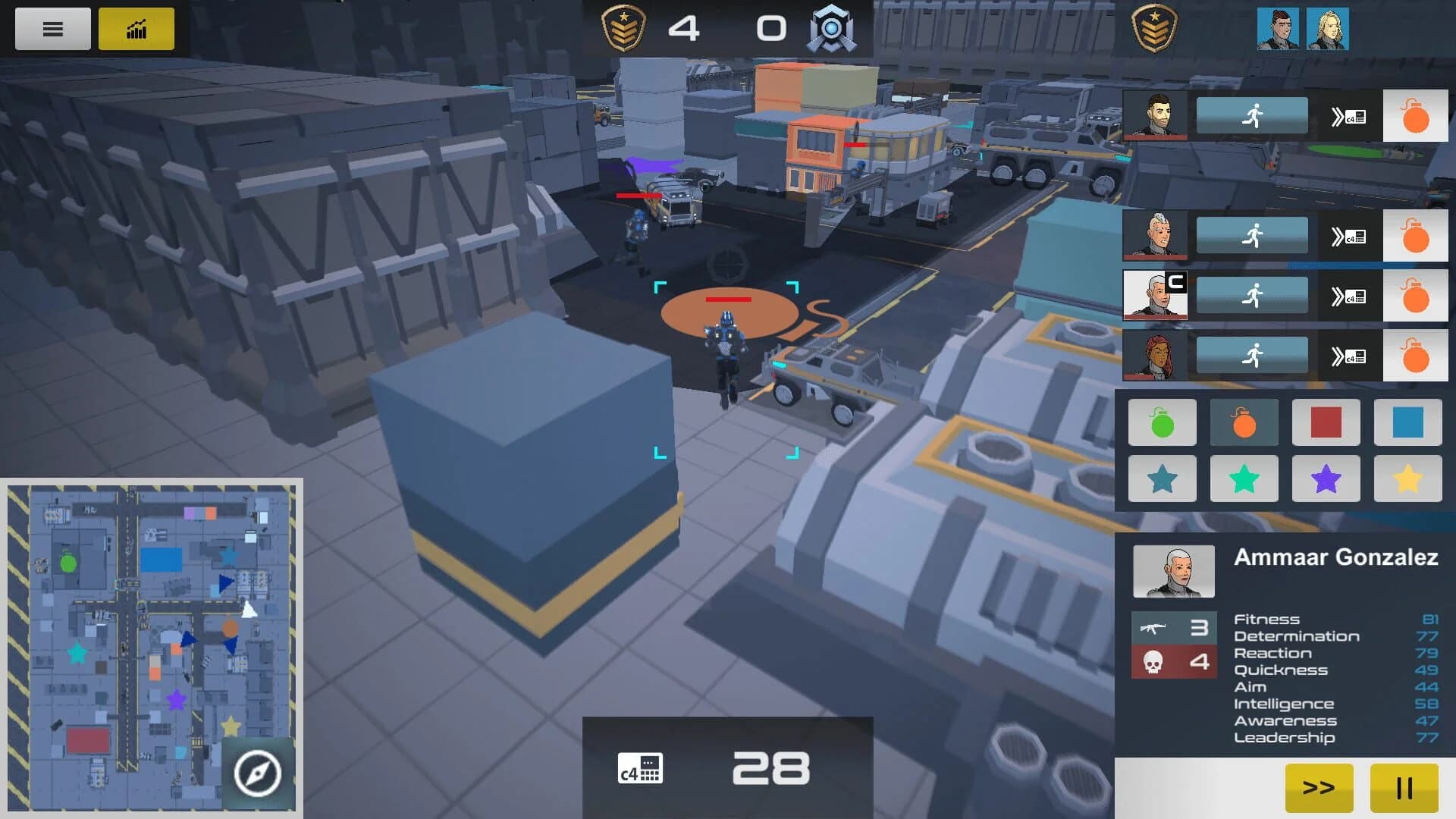Viewport: 1456px width, 819px height.
Task: Expand the C4 action chevron on the top soldier row
Action: [x=1348, y=115]
